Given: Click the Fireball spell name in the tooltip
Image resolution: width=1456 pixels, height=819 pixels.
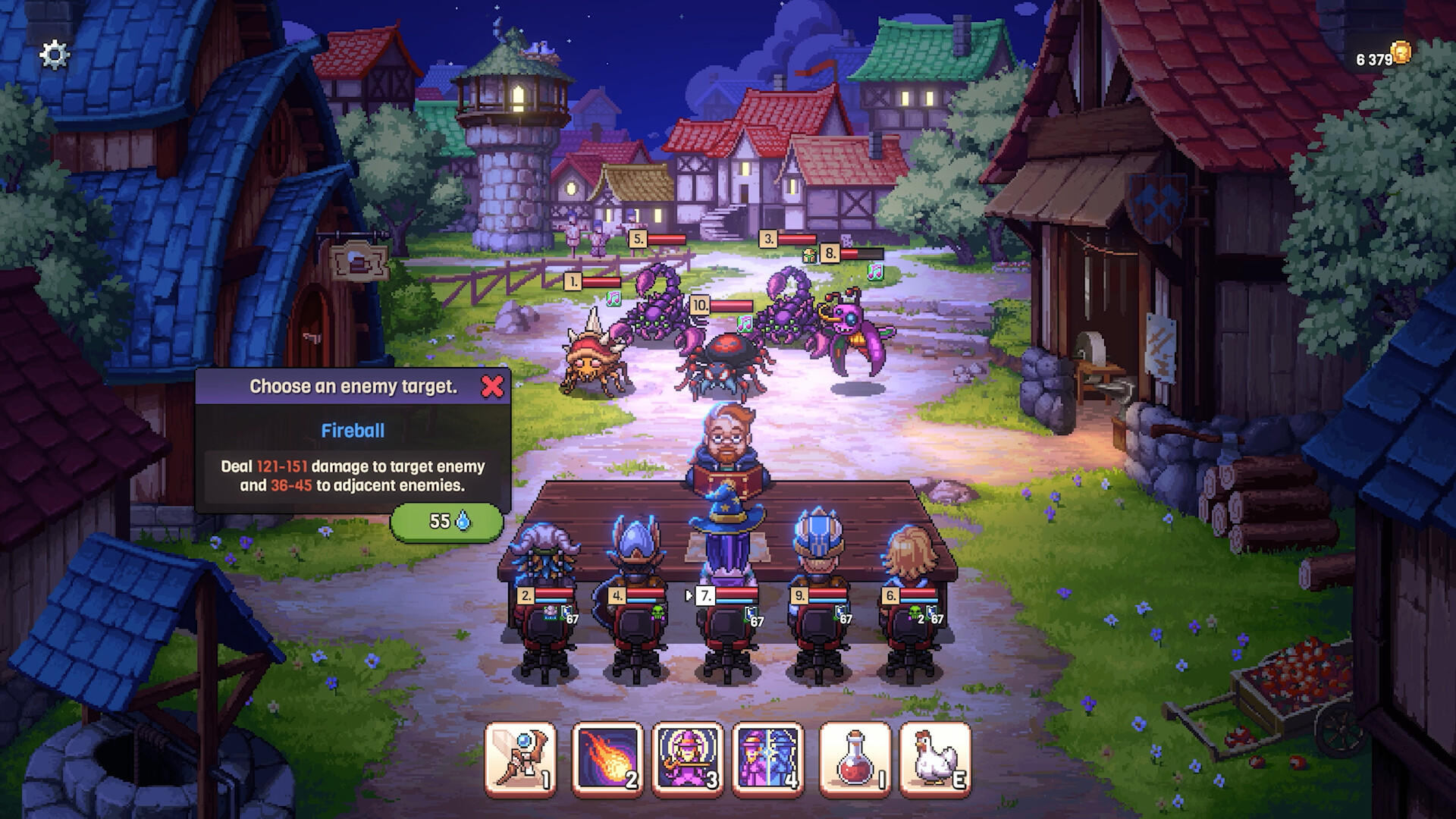Looking at the screenshot, I should pyautogui.click(x=353, y=429).
